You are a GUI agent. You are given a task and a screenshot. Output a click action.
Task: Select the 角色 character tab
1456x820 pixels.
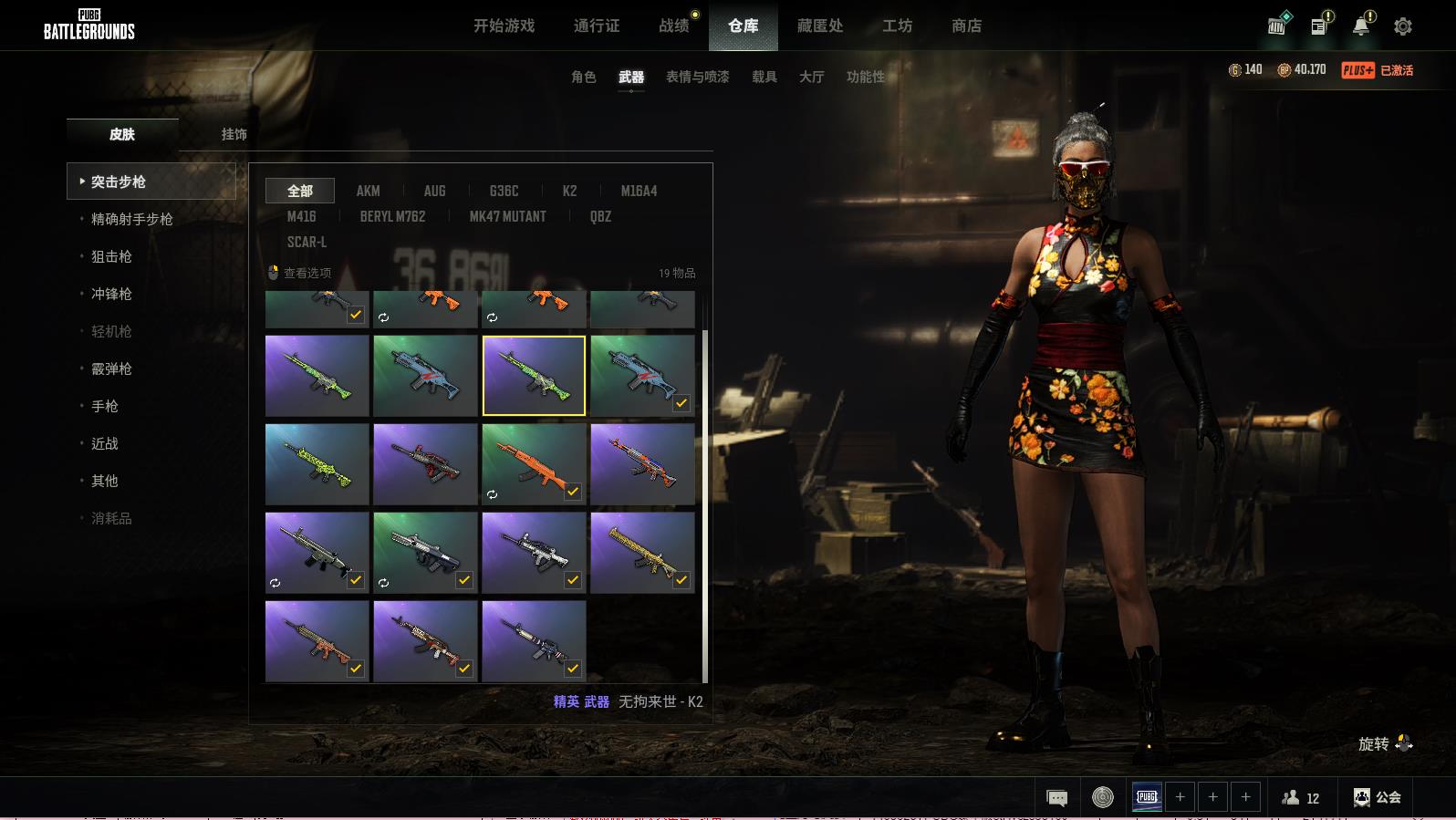pos(583,77)
